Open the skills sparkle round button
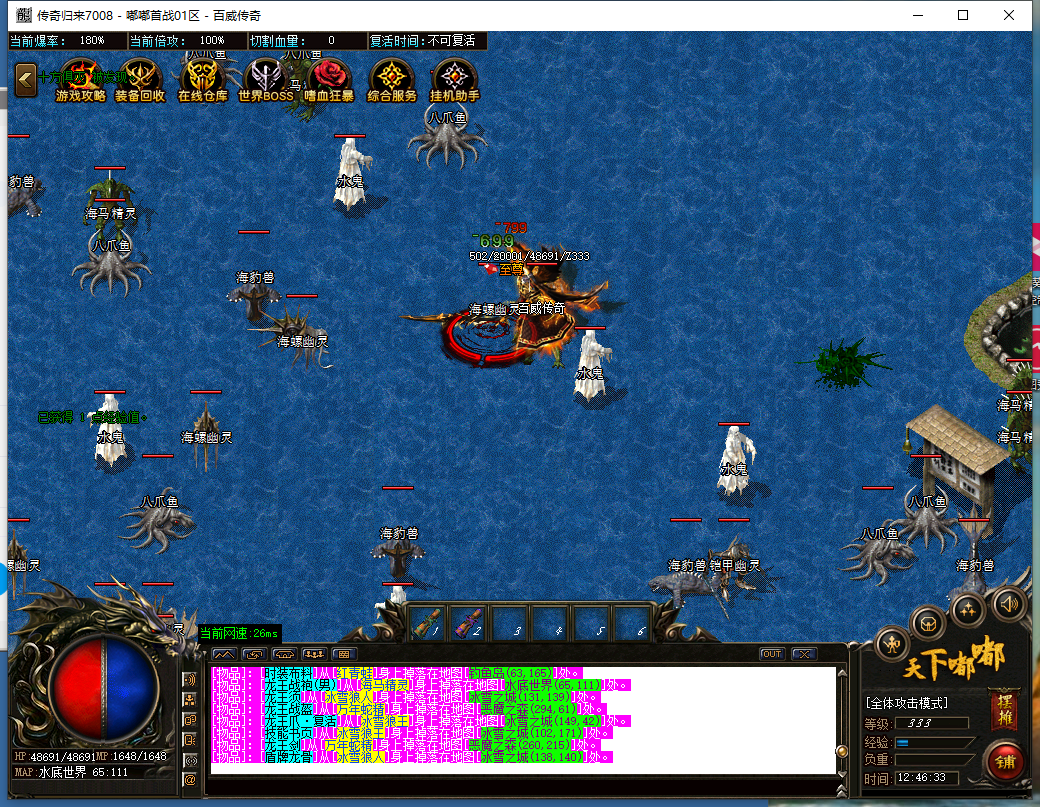This screenshot has width=1040, height=807. 967,607
